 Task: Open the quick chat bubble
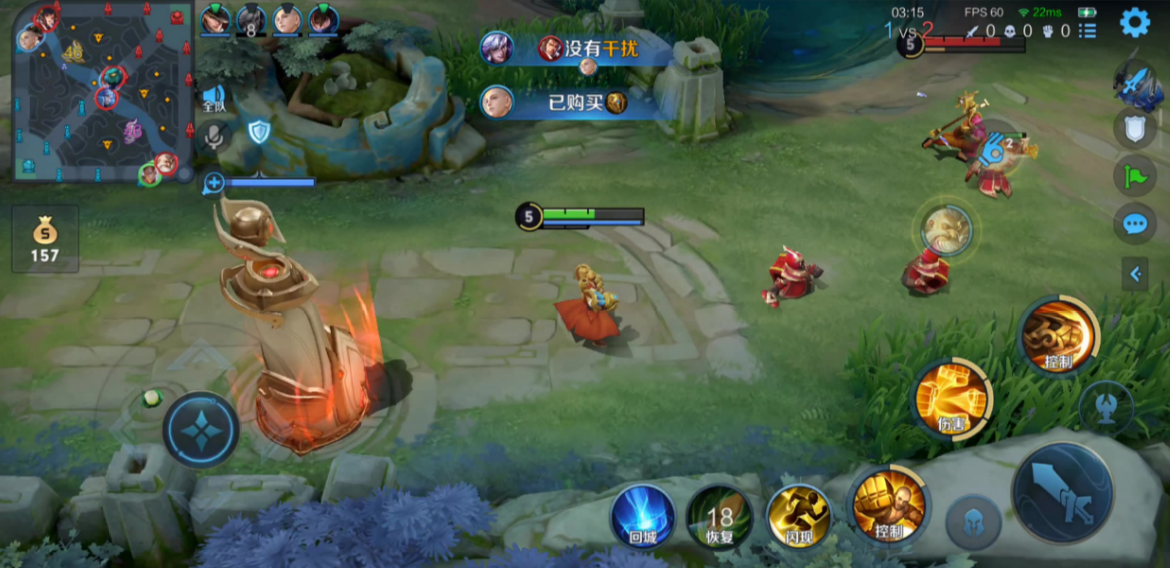click(x=1134, y=223)
